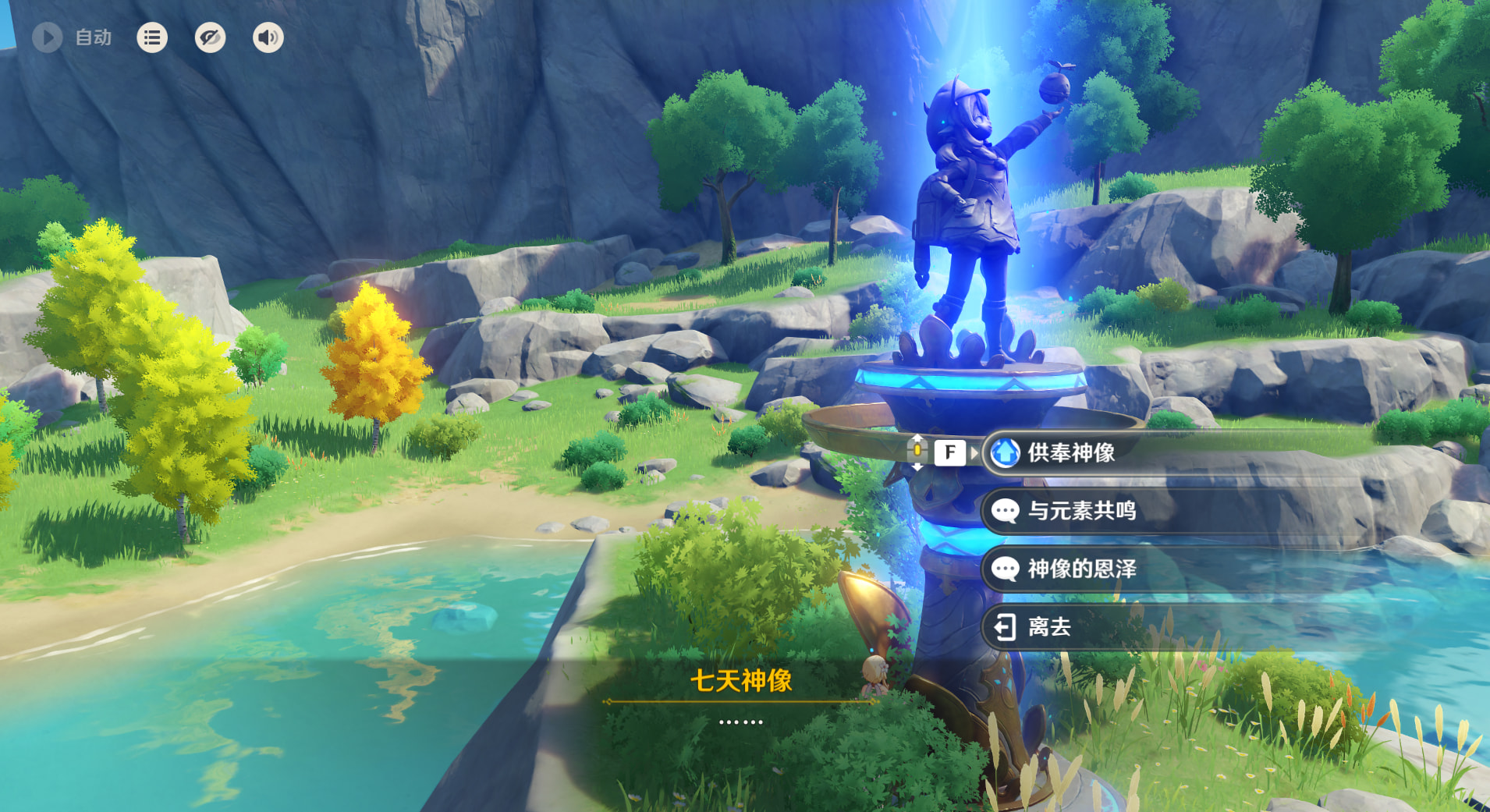Hide the dialogue interface
This screenshot has height=812, width=1490.
click(210, 37)
